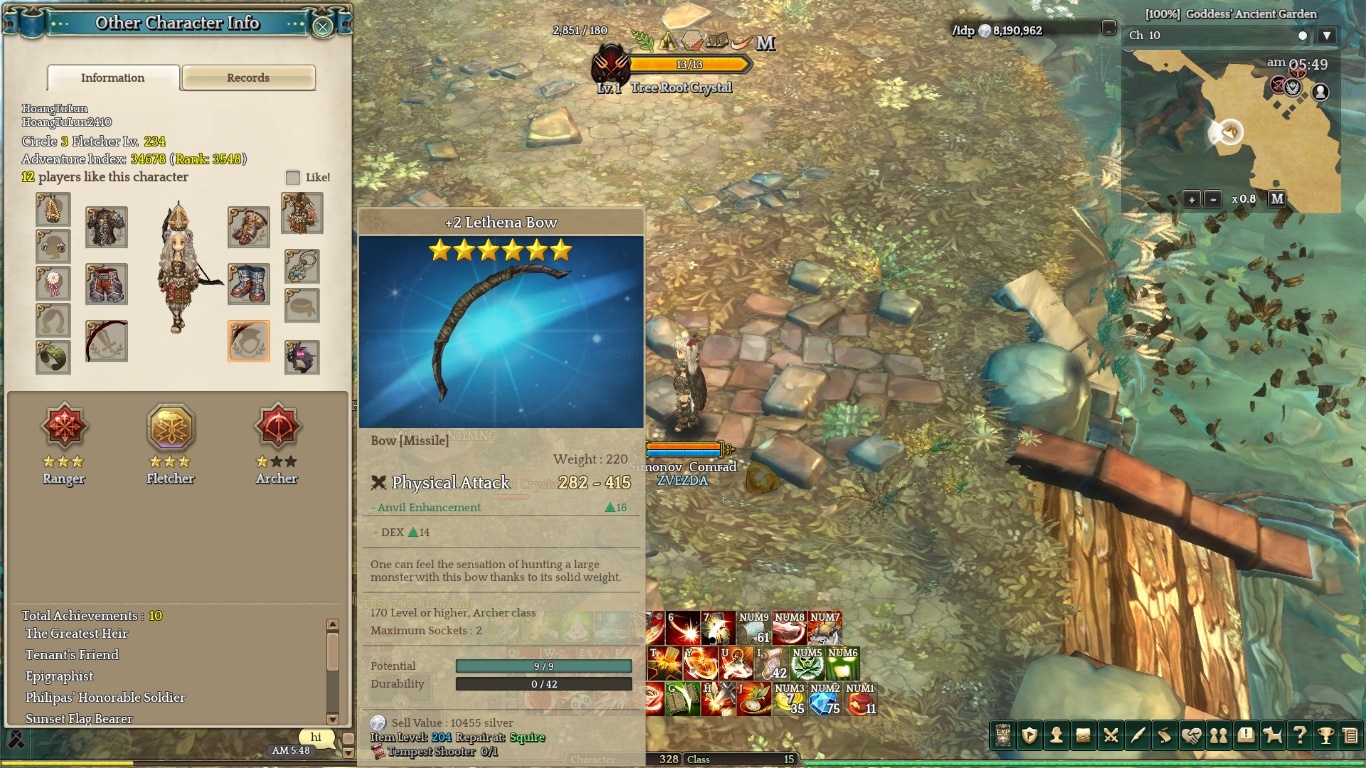Tick the Like! checkbox
This screenshot has height=768, width=1366.
(293, 178)
